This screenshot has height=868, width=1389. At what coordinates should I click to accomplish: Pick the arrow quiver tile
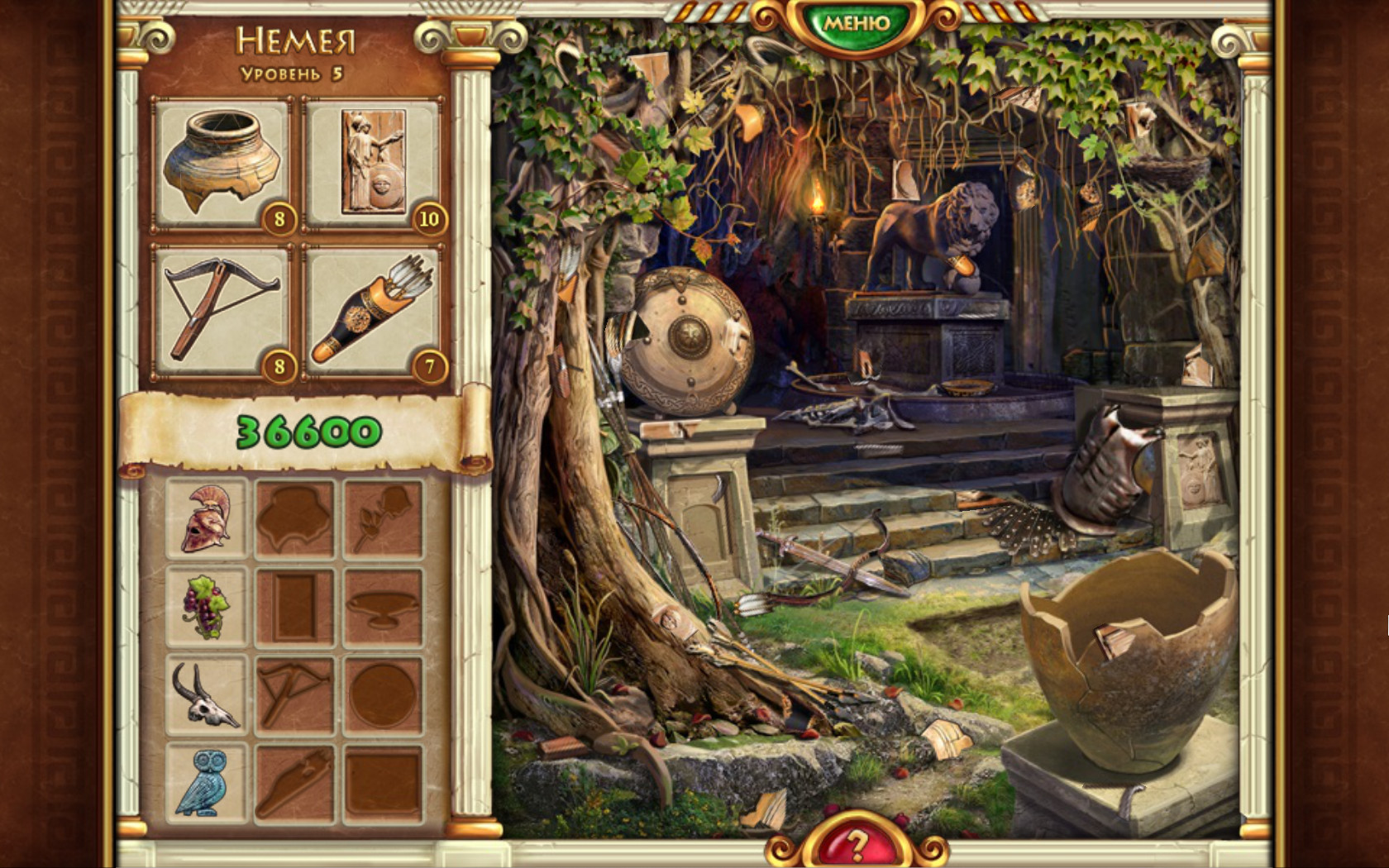click(373, 312)
